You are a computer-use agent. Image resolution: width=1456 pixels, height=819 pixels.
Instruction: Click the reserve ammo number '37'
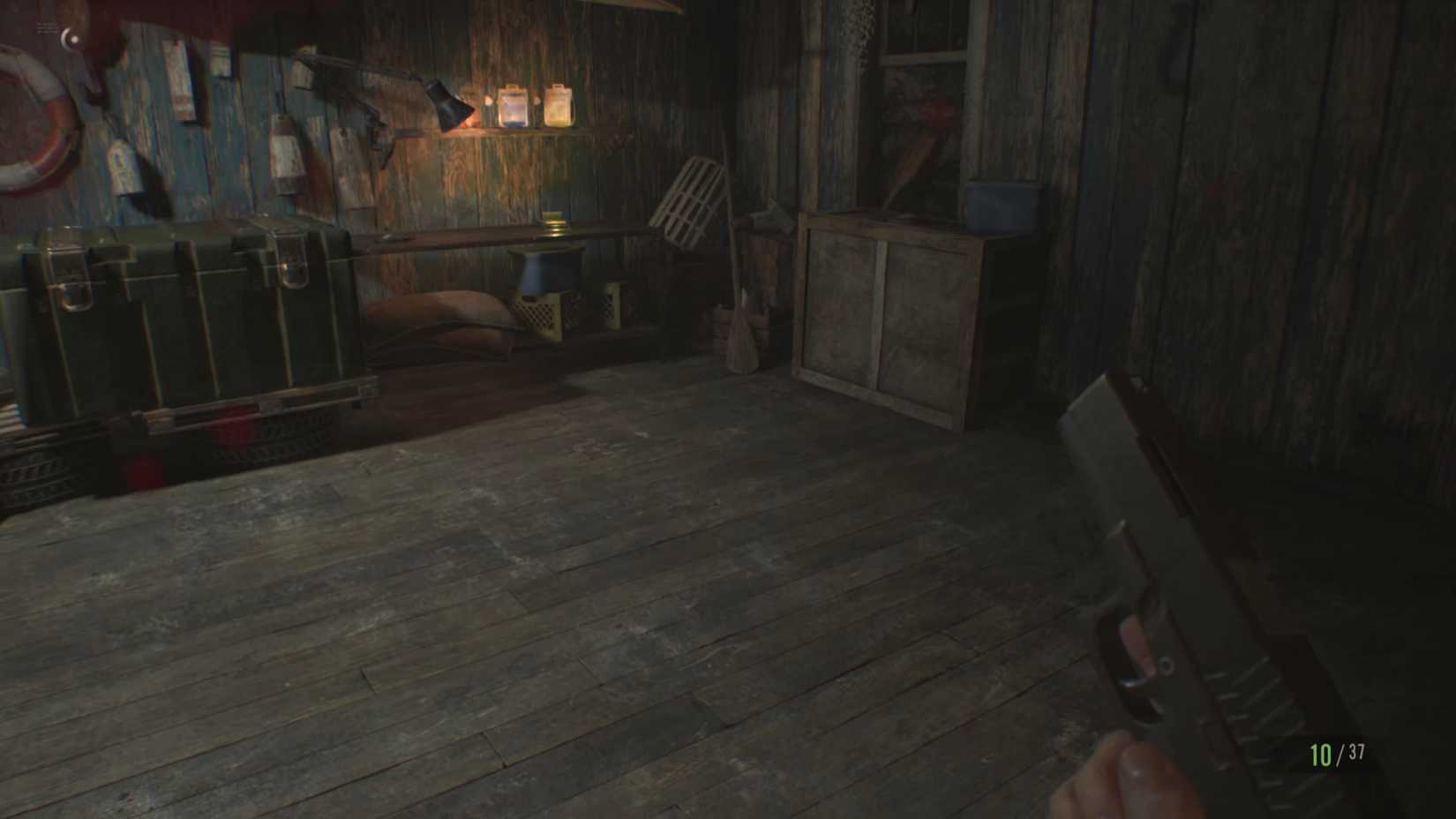[x=1356, y=752]
